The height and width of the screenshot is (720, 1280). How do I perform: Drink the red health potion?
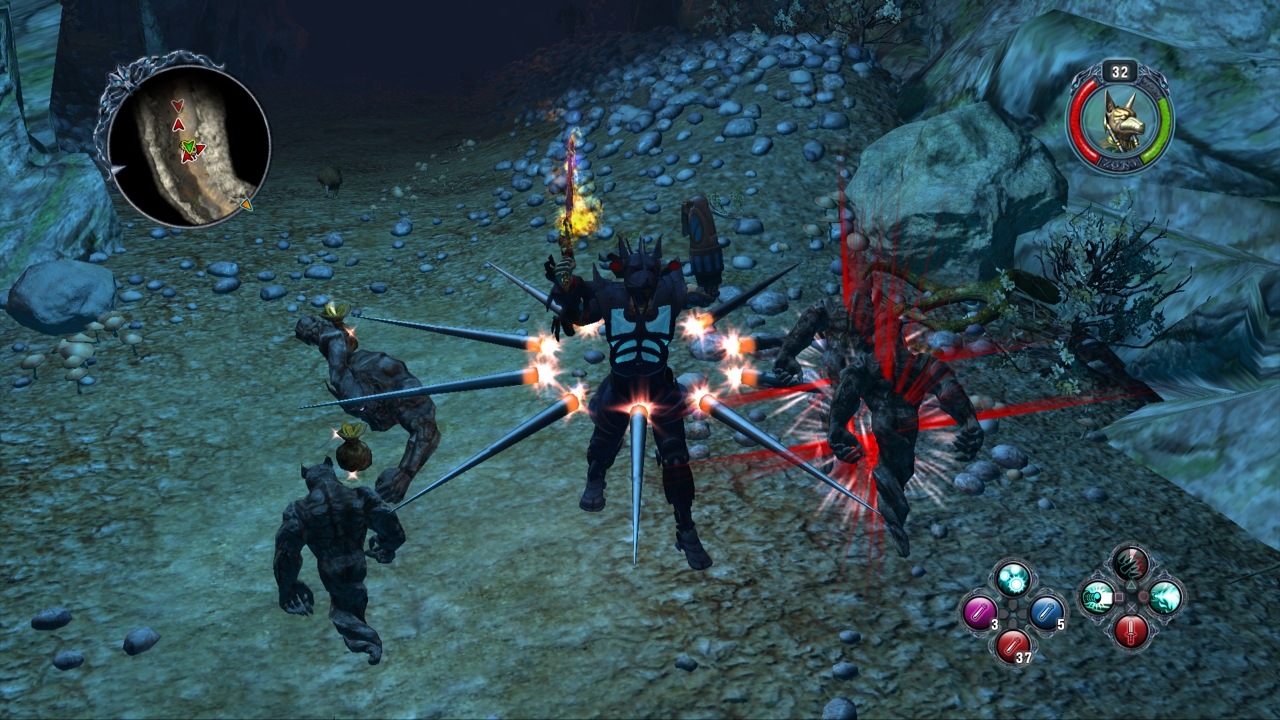(1012, 645)
